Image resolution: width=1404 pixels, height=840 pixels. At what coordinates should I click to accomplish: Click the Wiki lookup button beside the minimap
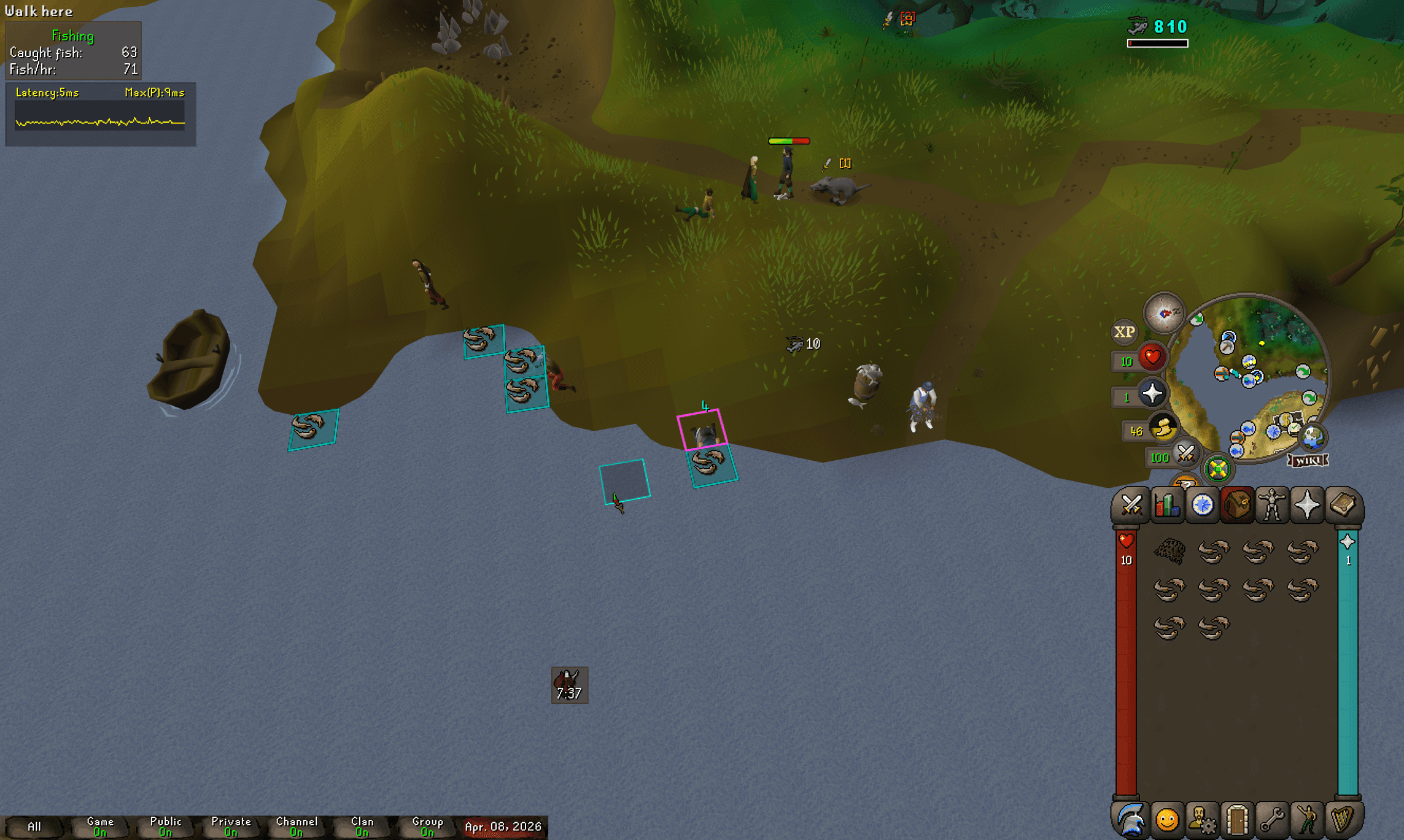[1307, 460]
